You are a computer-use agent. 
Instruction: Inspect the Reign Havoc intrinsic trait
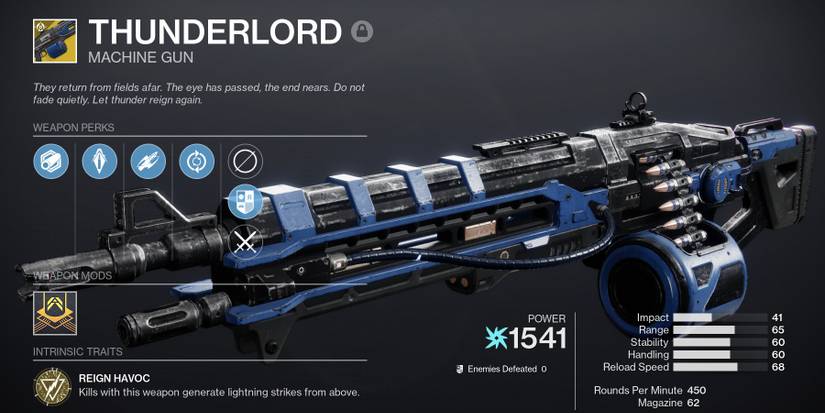47,385
